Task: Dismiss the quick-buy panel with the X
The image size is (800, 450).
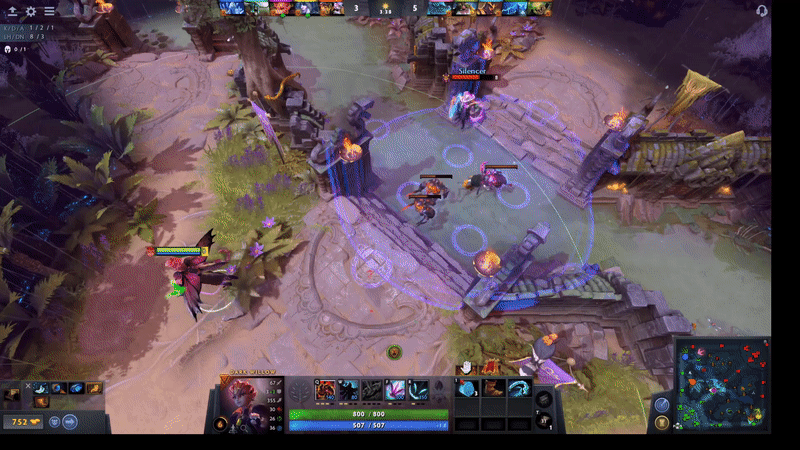Action: click(x=27, y=387)
